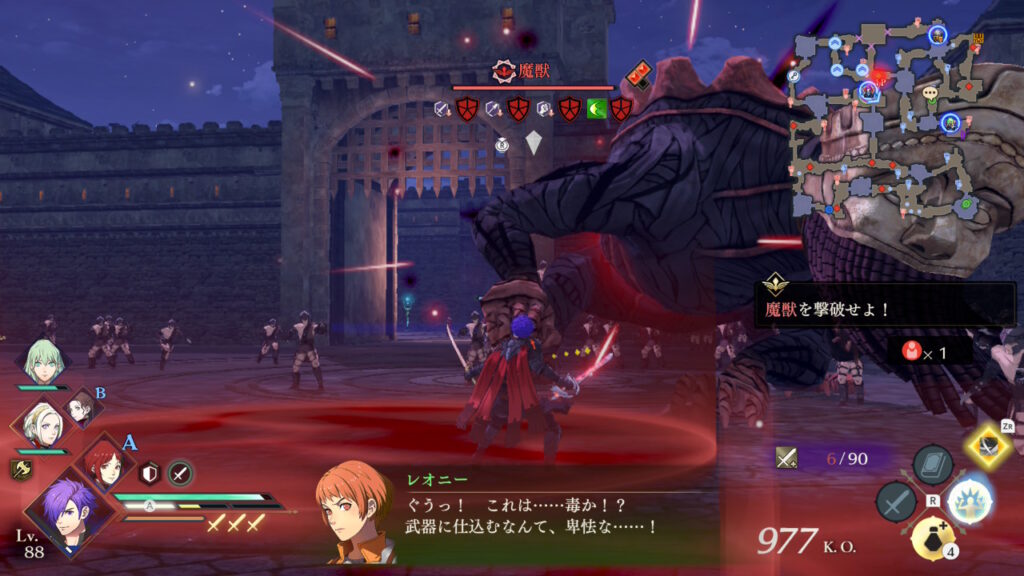This screenshot has width=1024, height=576.
Task: Choose the brown-haired adjutant portrait
Action: [x=81, y=408]
